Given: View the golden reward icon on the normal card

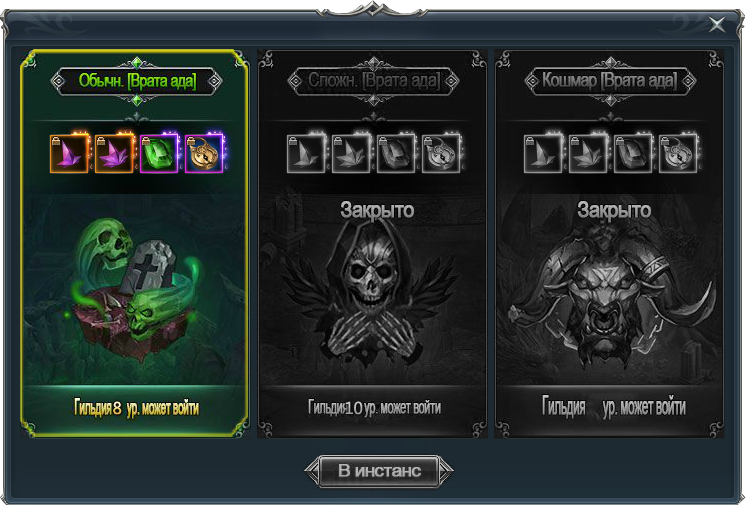Looking at the screenshot, I should coord(203,154).
